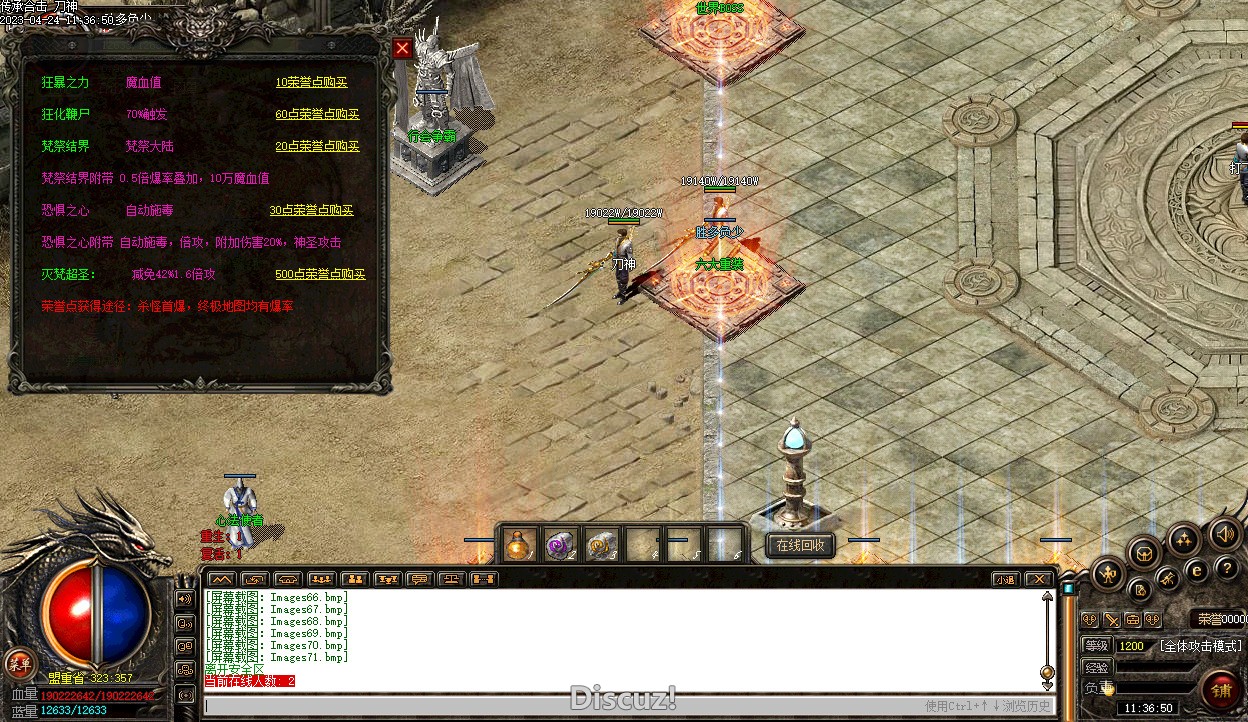Viewport: 1248px width, 722px height.
Task: Open the round 菜单 menu button
Action: pyautogui.click(x=19, y=661)
